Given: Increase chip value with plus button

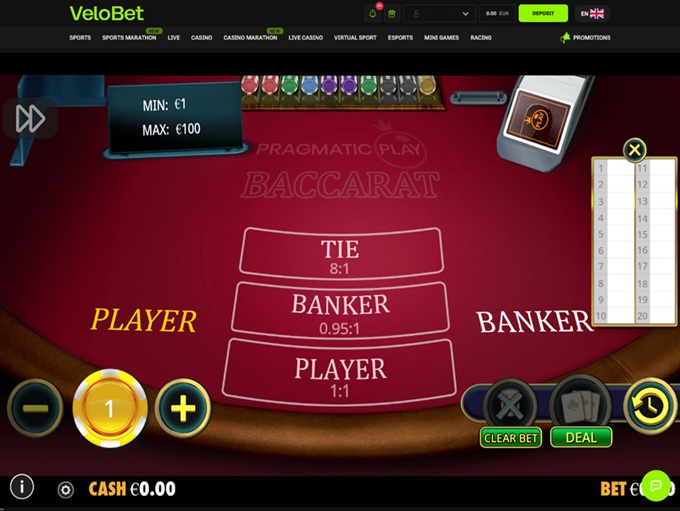Looking at the screenshot, I should click(183, 407).
